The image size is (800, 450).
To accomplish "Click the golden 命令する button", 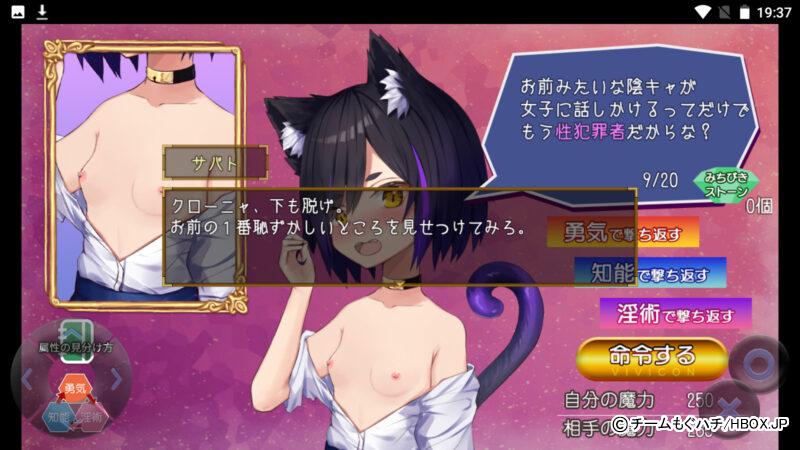I will pos(651,358).
